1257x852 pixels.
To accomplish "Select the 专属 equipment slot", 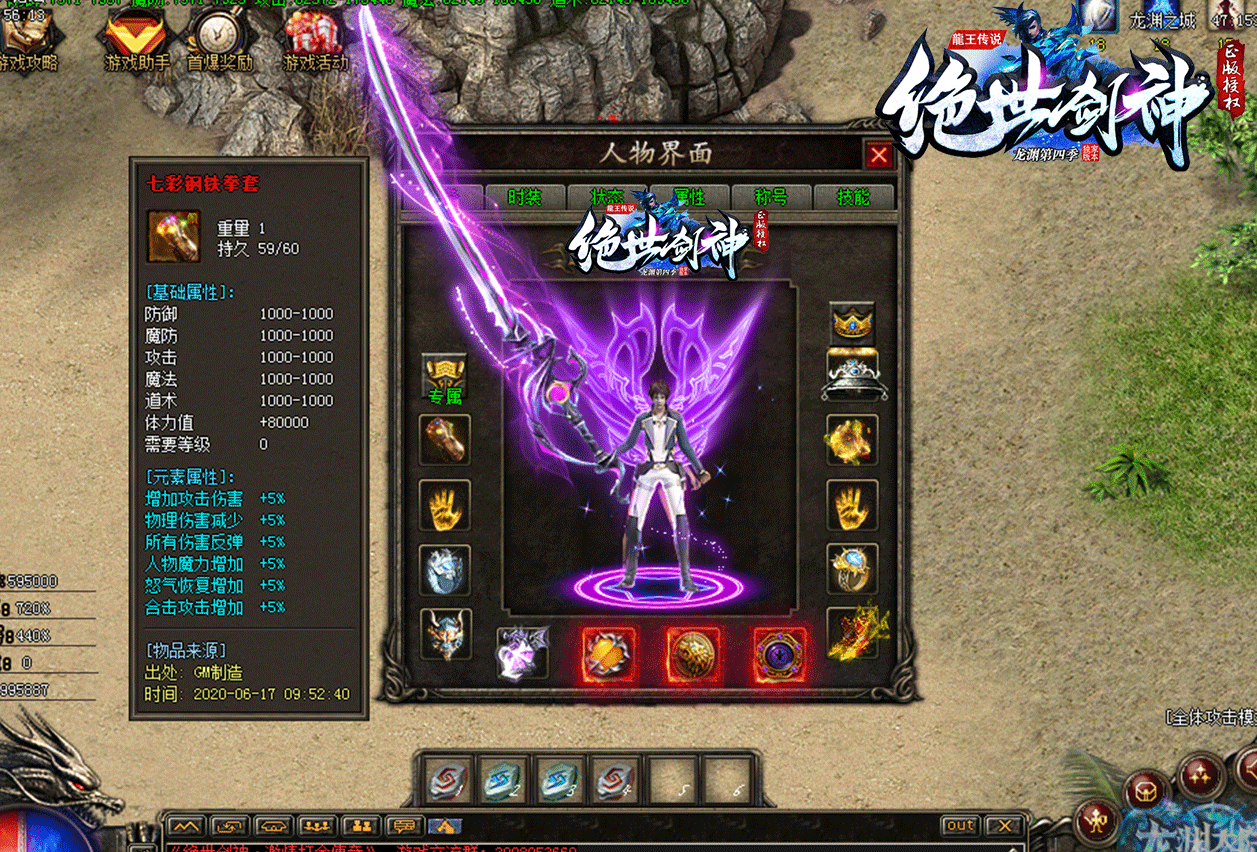I will point(445,378).
